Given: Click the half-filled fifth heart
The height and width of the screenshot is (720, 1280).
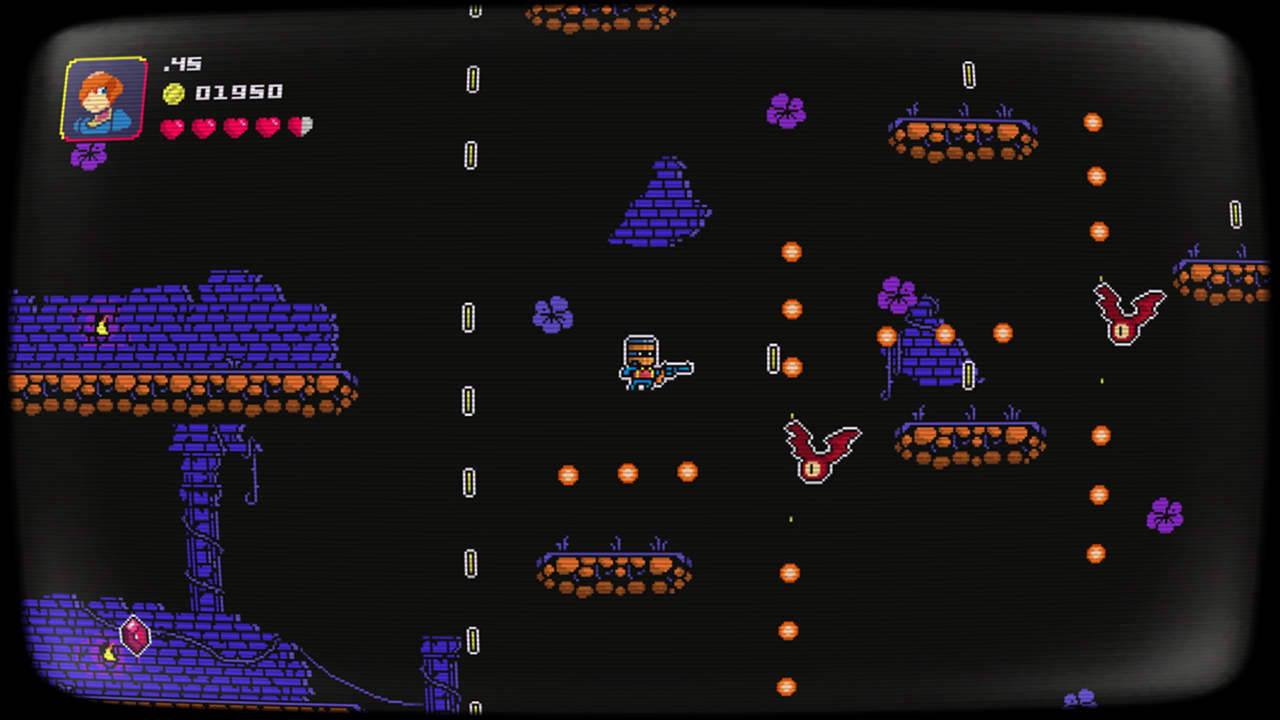Looking at the screenshot, I should pos(302,127).
